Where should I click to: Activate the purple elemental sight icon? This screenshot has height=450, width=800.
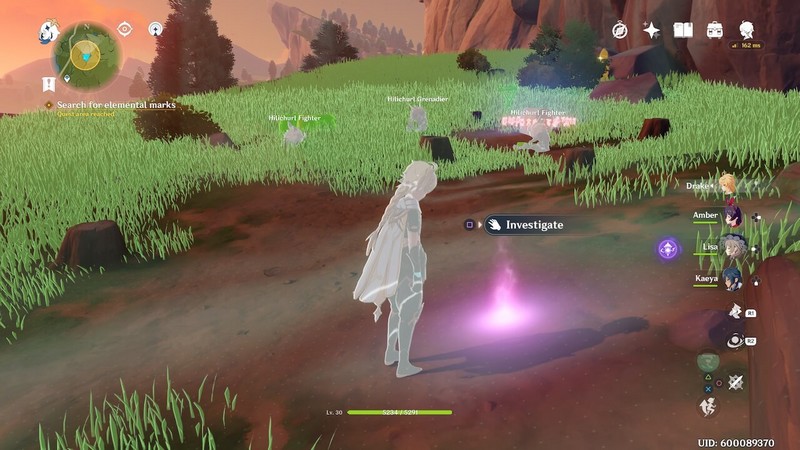668,249
